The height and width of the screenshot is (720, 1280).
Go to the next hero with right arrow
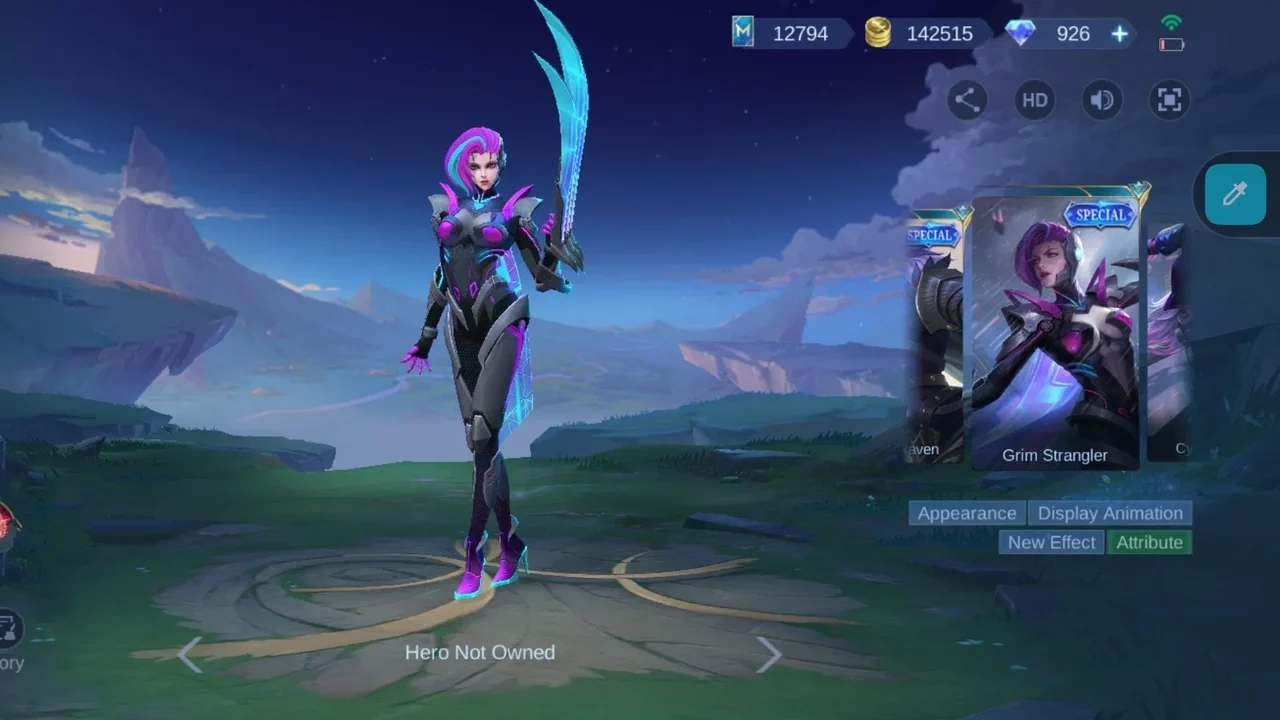(x=768, y=655)
